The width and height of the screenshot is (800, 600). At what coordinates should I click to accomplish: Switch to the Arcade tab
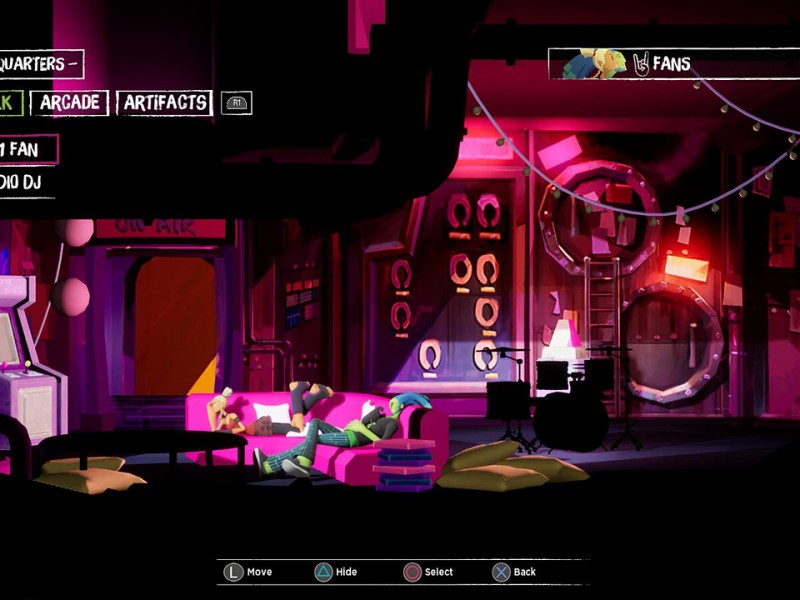click(x=69, y=103)
